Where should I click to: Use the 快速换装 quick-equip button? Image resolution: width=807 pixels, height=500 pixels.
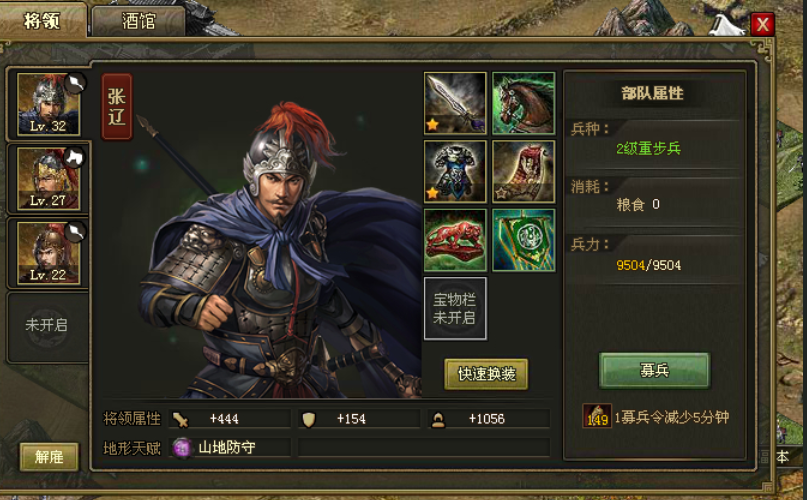pyautogui.click(x=486, y=374)
